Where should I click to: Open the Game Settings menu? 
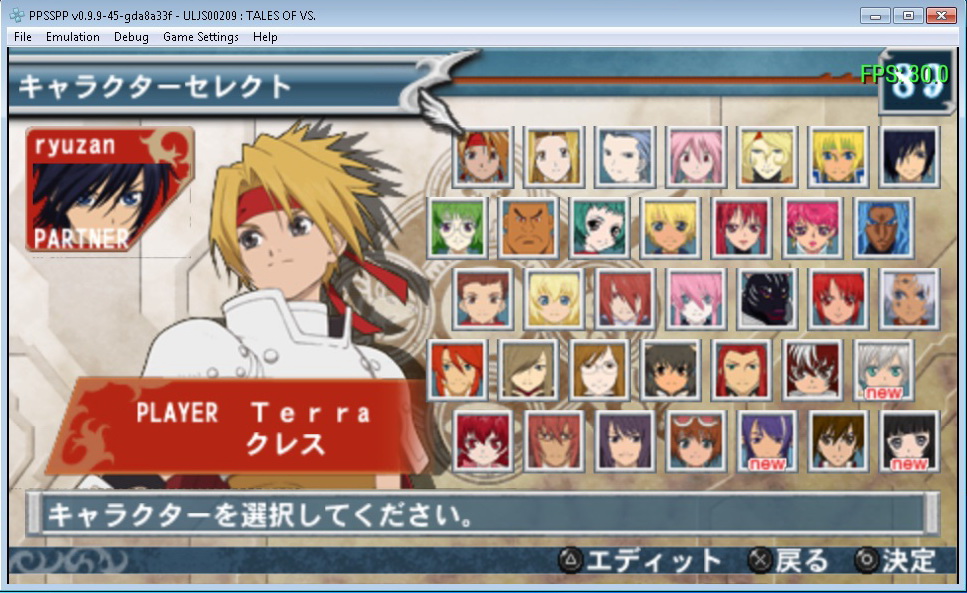click(201, 37)
